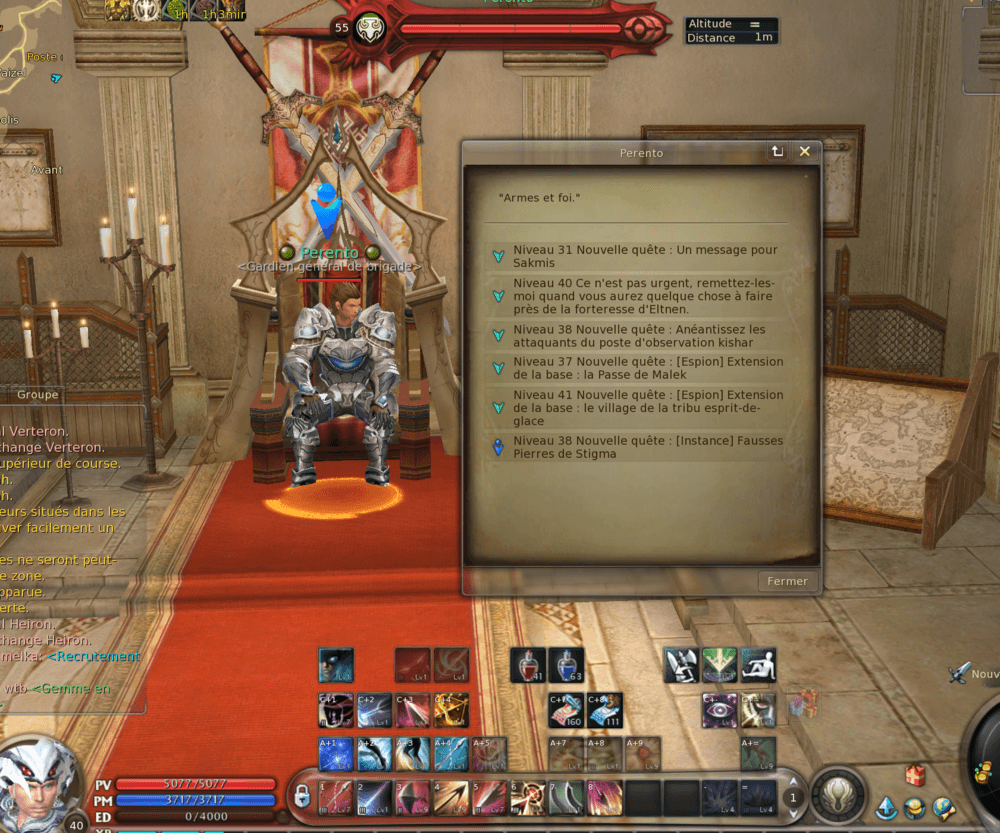The height and width of the screenshot is (833, 1000).
Task: Use the blue mana potion slot
Action: (566, 665)
